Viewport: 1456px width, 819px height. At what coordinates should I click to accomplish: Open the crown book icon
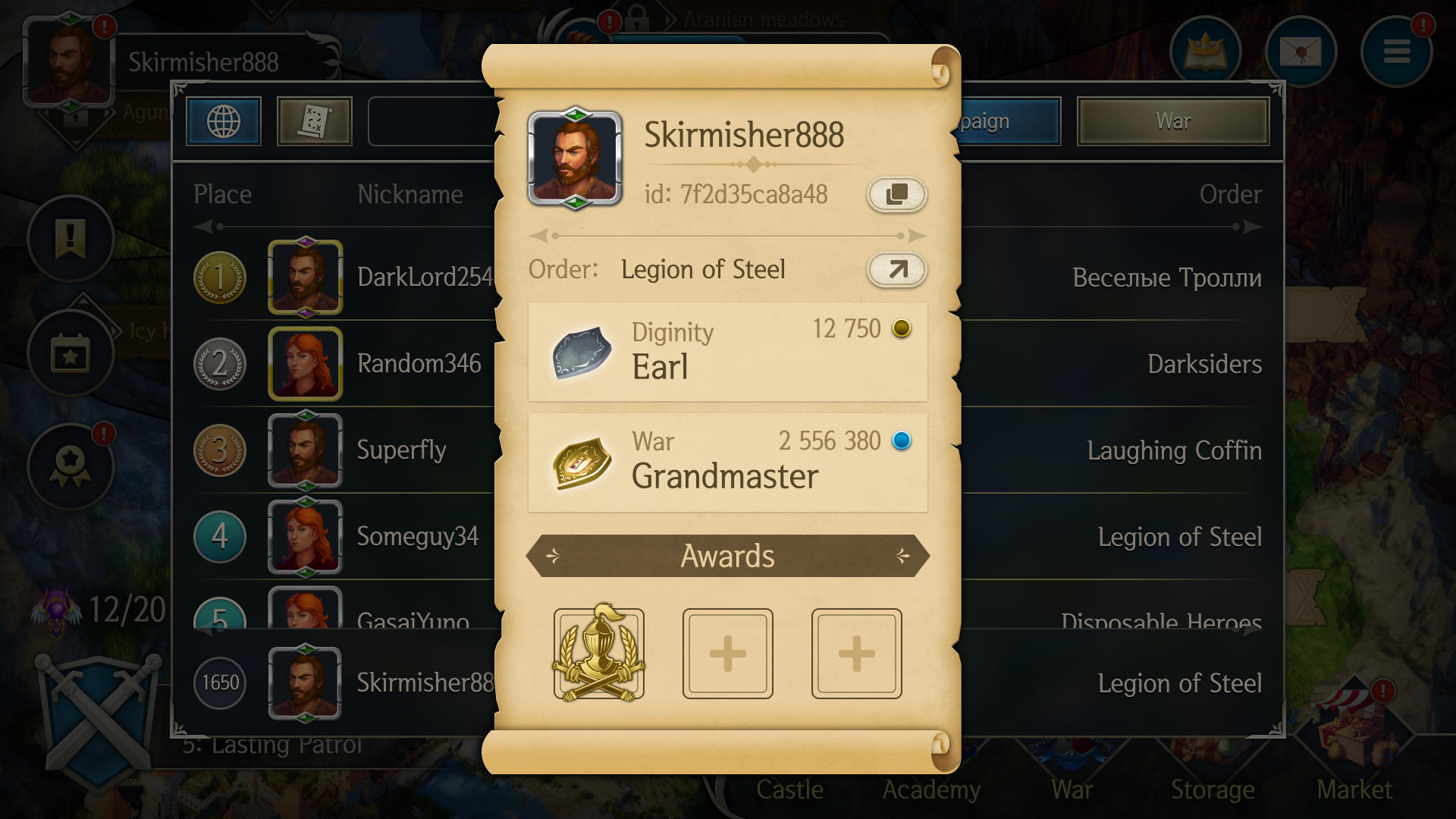coord(1205,52)
